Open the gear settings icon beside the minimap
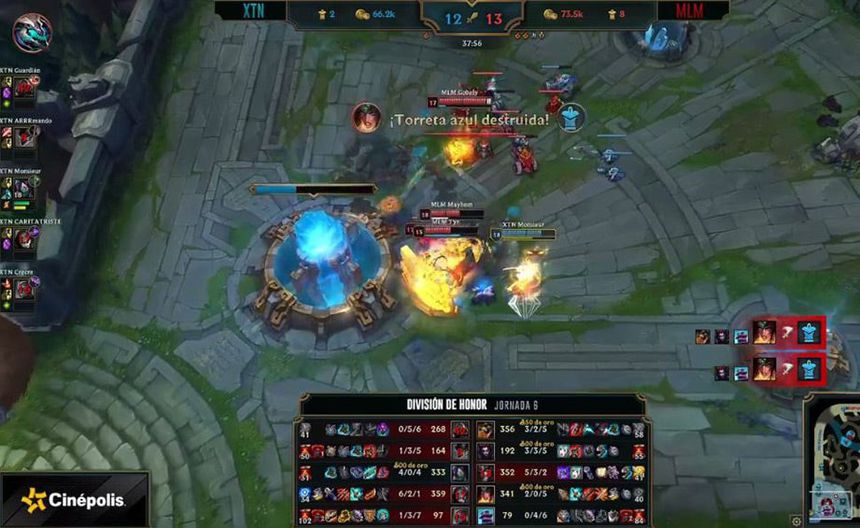 point(796,520)
